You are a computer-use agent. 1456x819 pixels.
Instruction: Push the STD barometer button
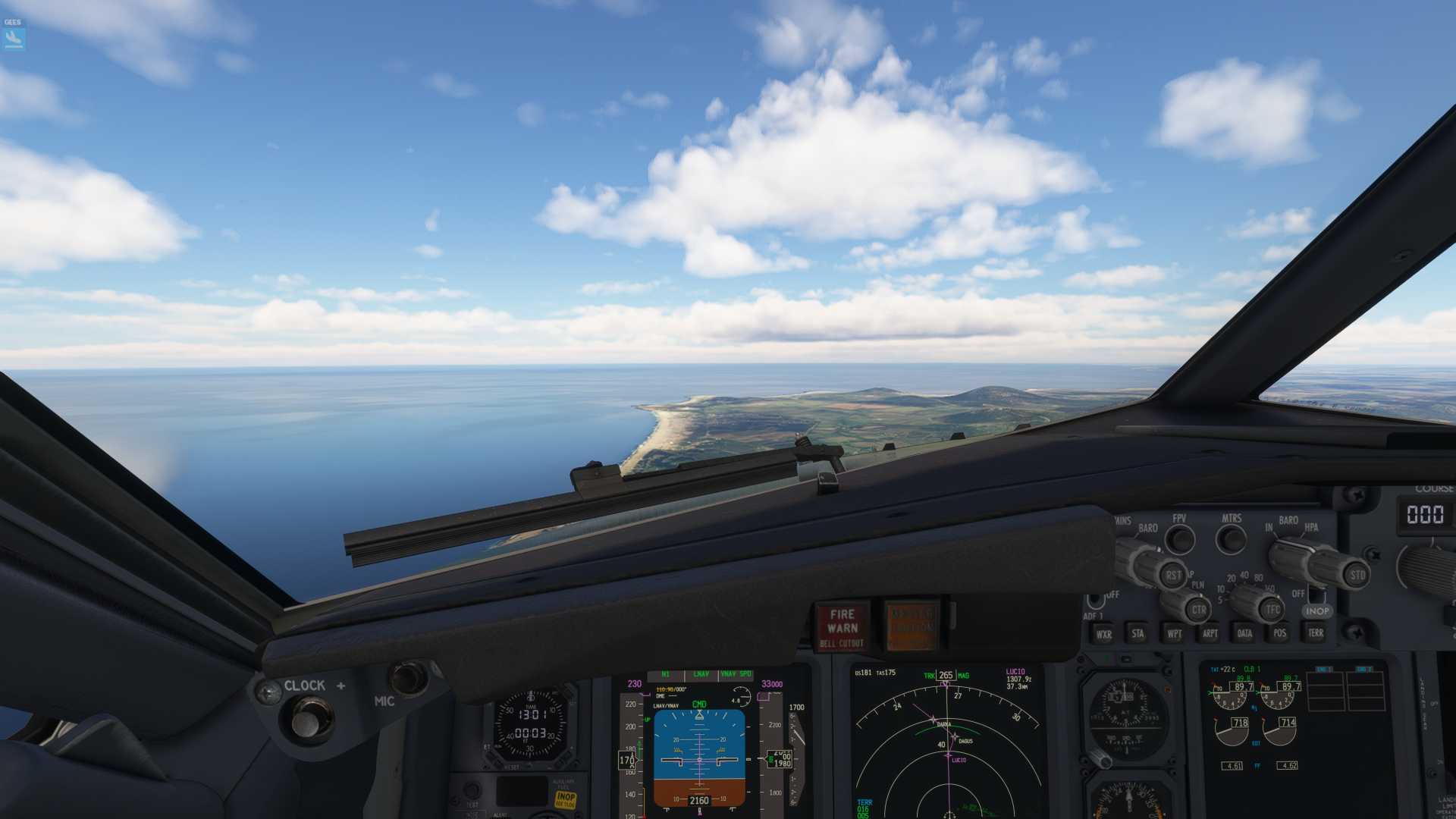pyautogui.click(x=1357, y=575)
